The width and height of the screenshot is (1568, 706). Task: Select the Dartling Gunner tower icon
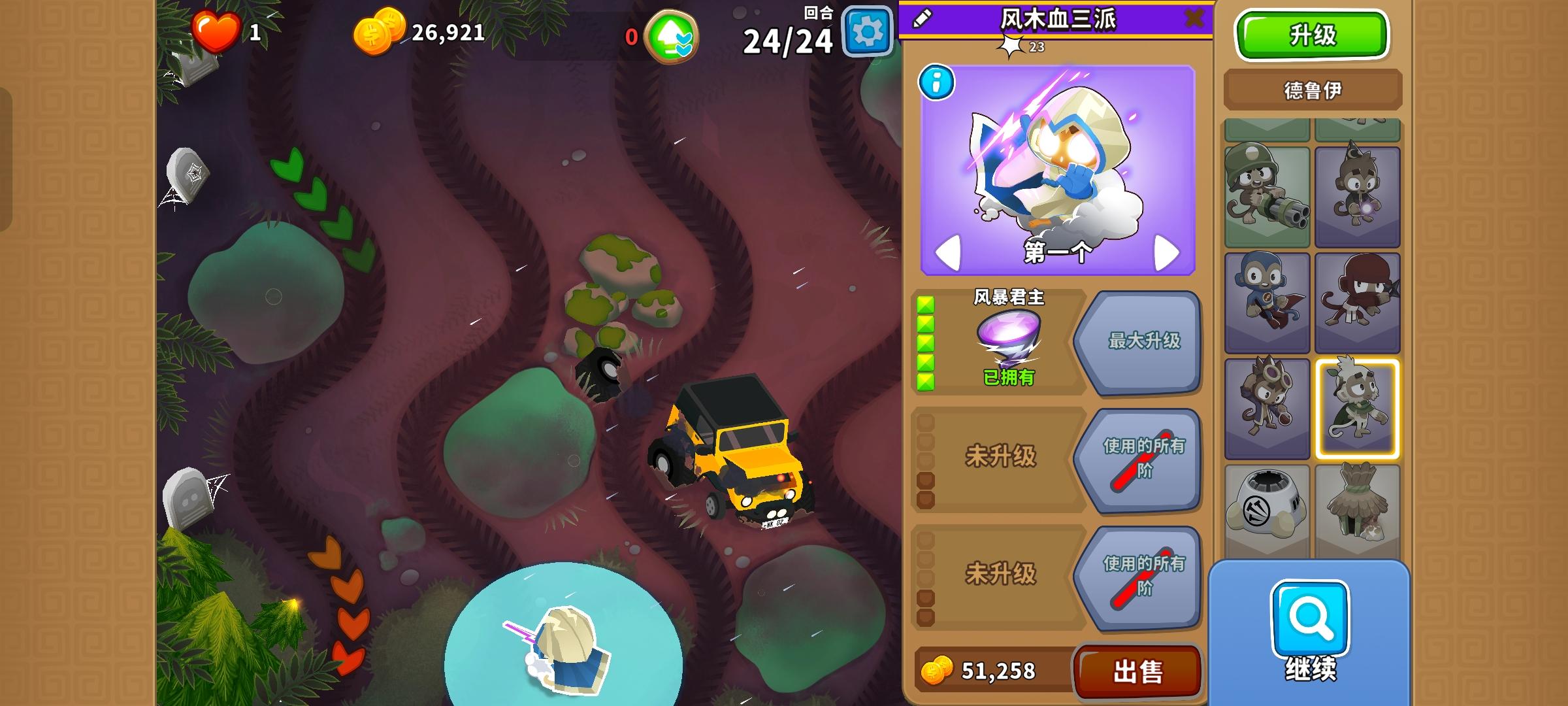1267,196
